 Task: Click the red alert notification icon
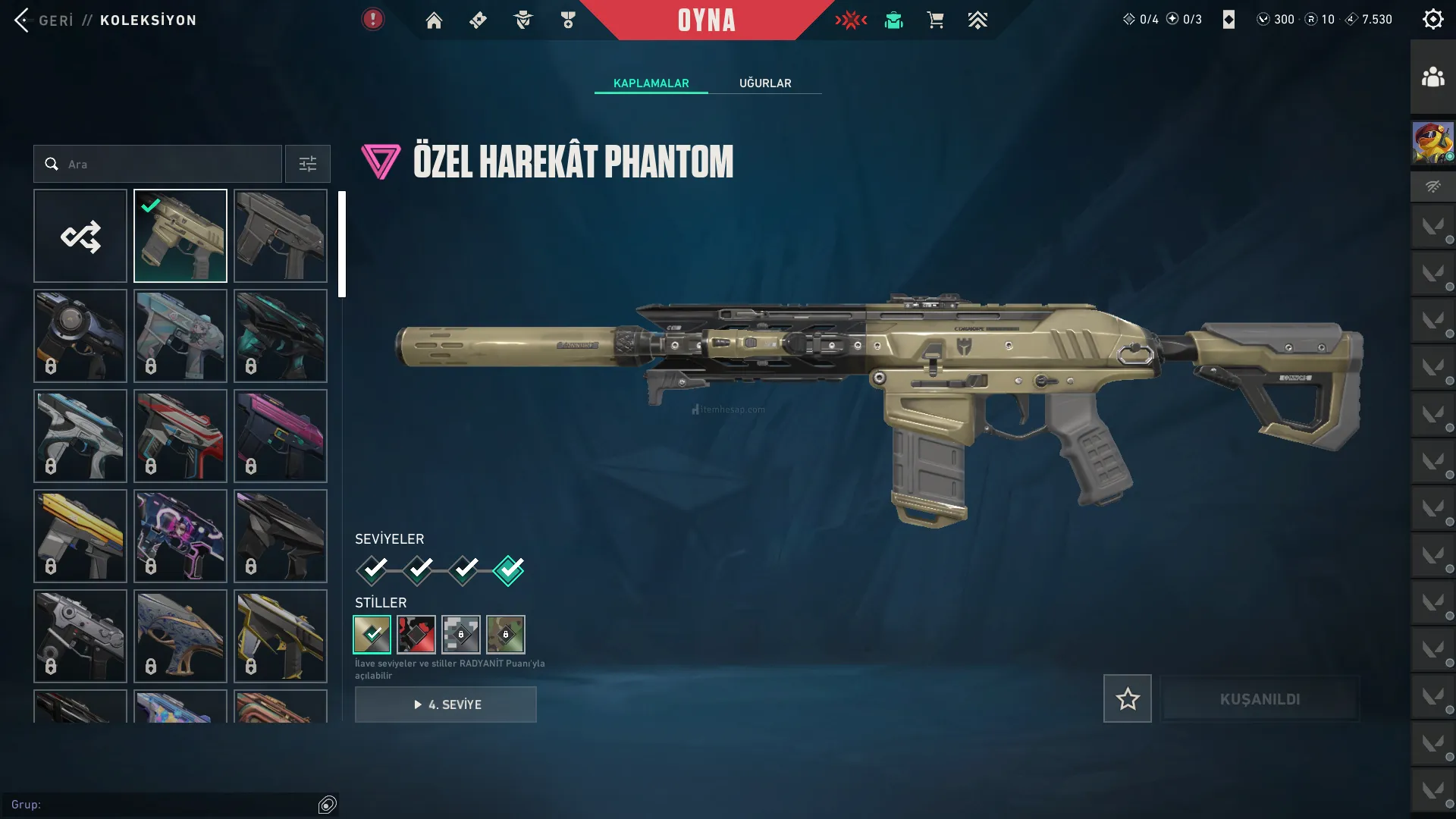[x=372, y=19]
